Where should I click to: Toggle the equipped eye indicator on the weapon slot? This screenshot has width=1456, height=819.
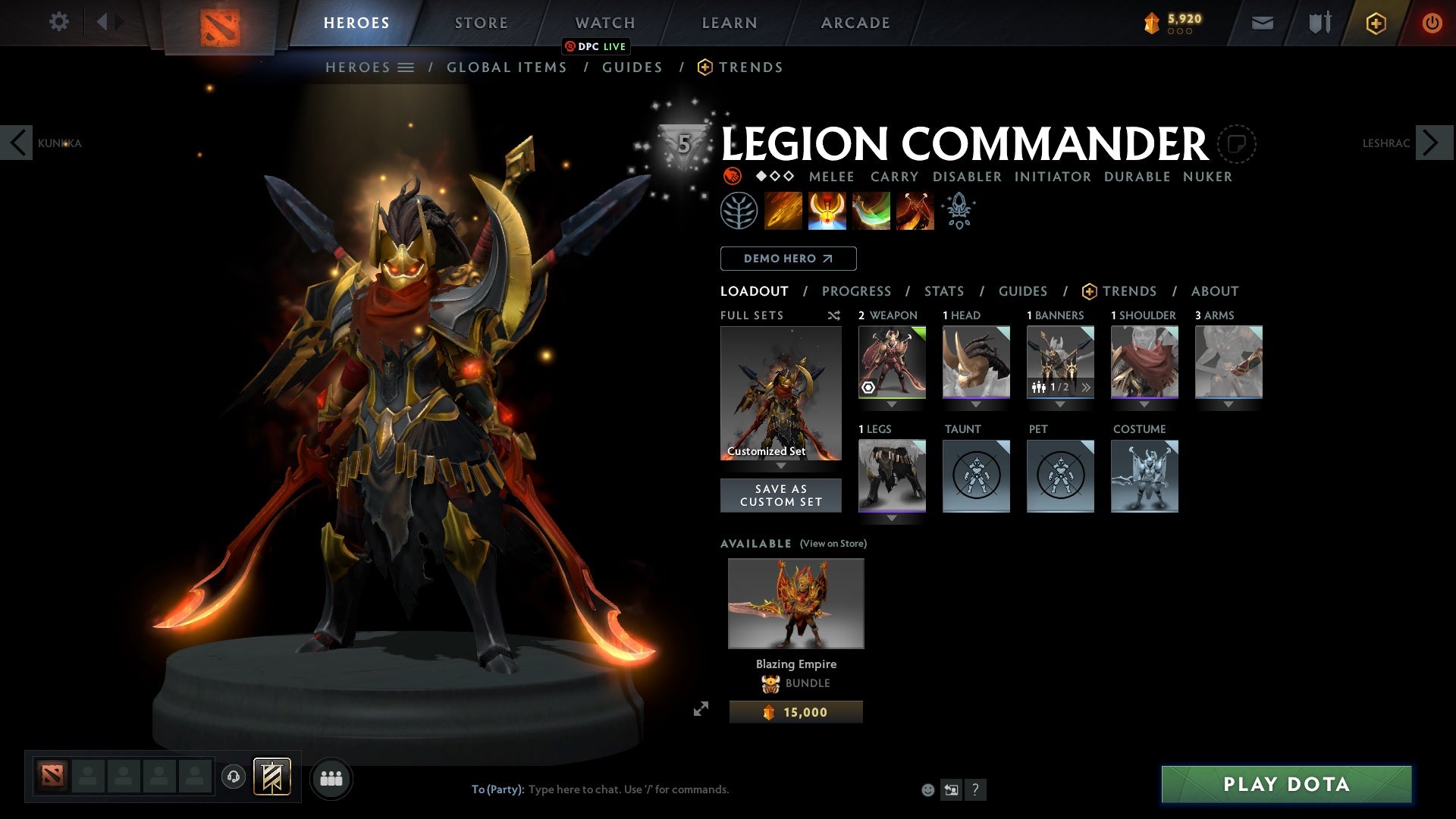(867, 388)
